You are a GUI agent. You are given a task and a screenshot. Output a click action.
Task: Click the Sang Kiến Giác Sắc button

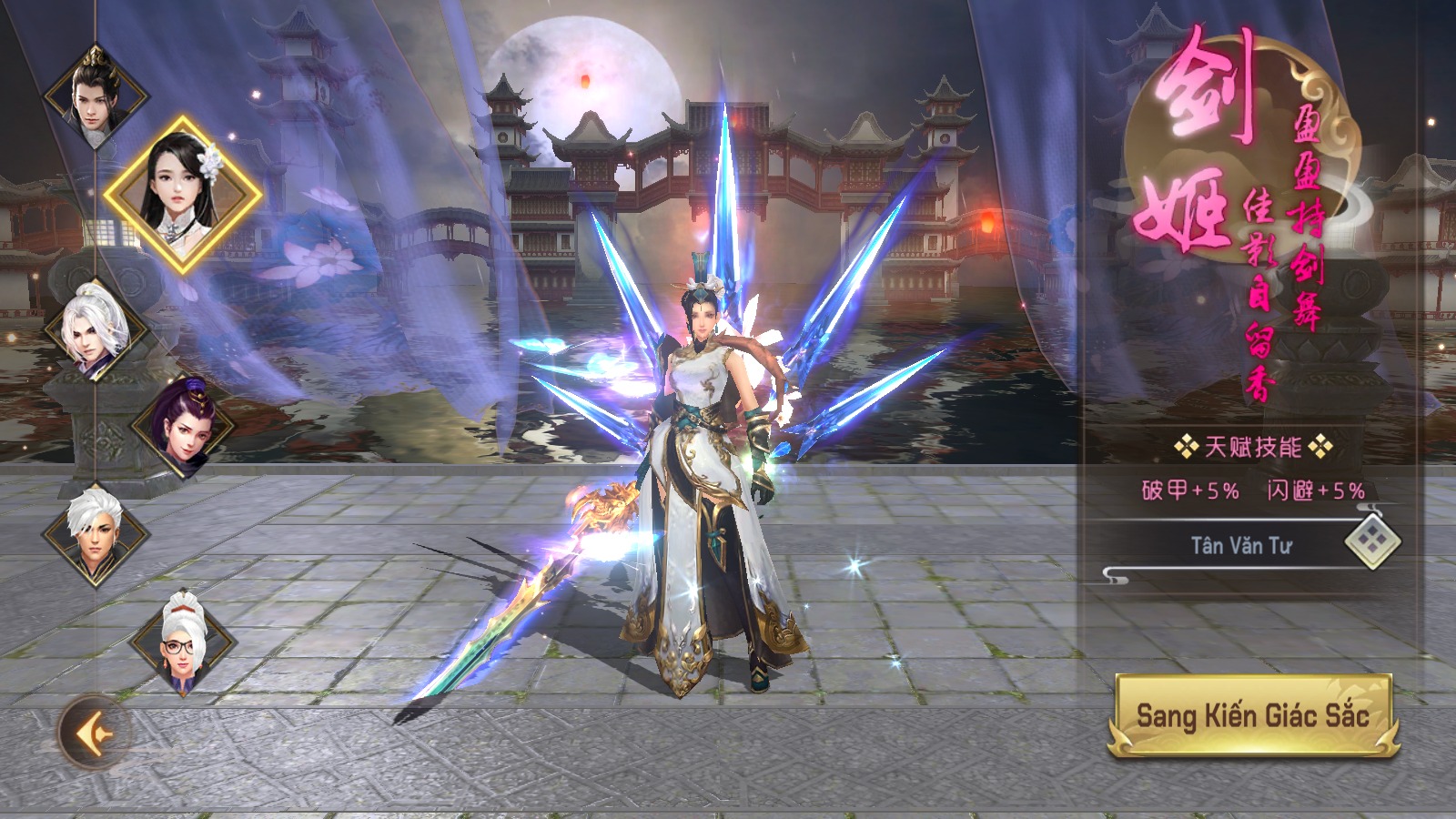click(1252, 715)
